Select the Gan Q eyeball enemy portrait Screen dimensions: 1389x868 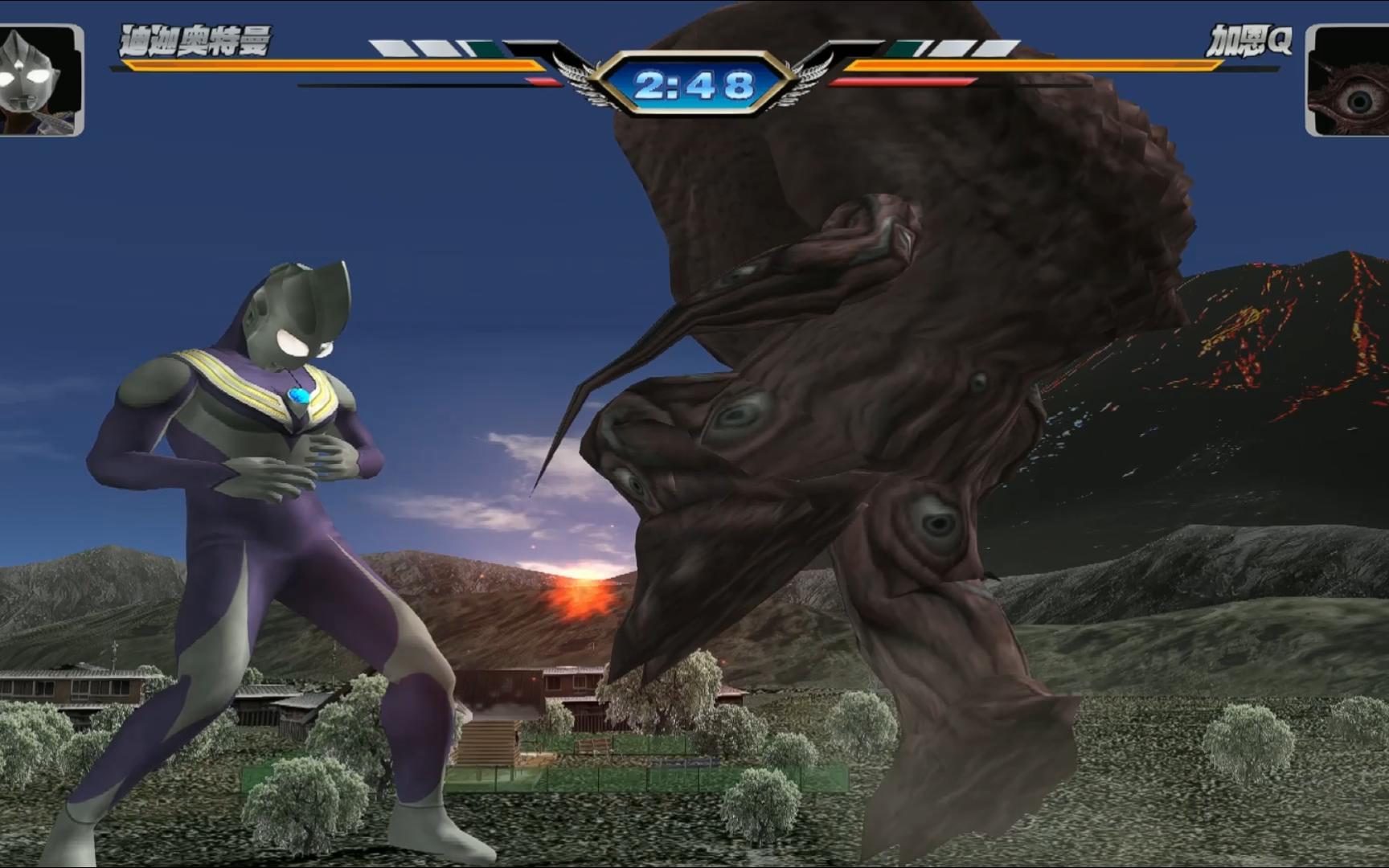click(x=1348, y=81)
